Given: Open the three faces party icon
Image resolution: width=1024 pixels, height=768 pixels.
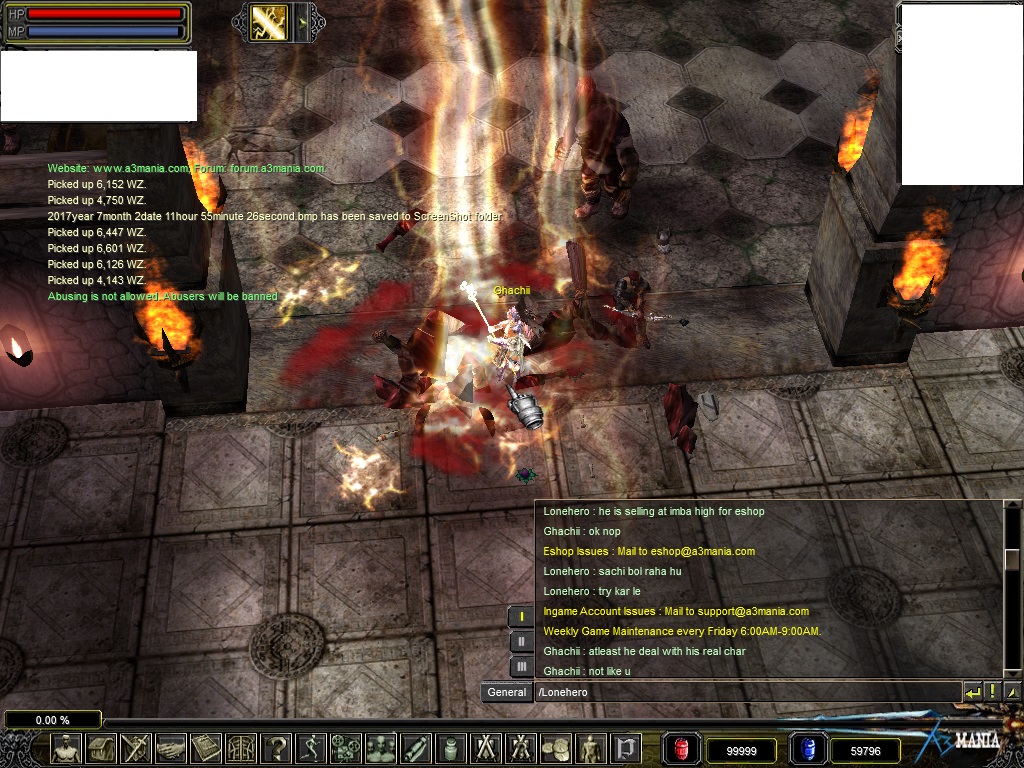Looking at the screenshot, I should pos(381,748).
